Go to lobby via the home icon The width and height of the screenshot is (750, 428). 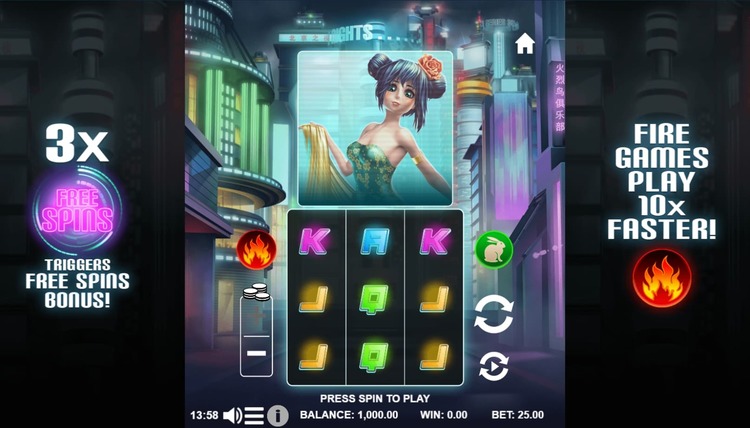pos(525,43)
